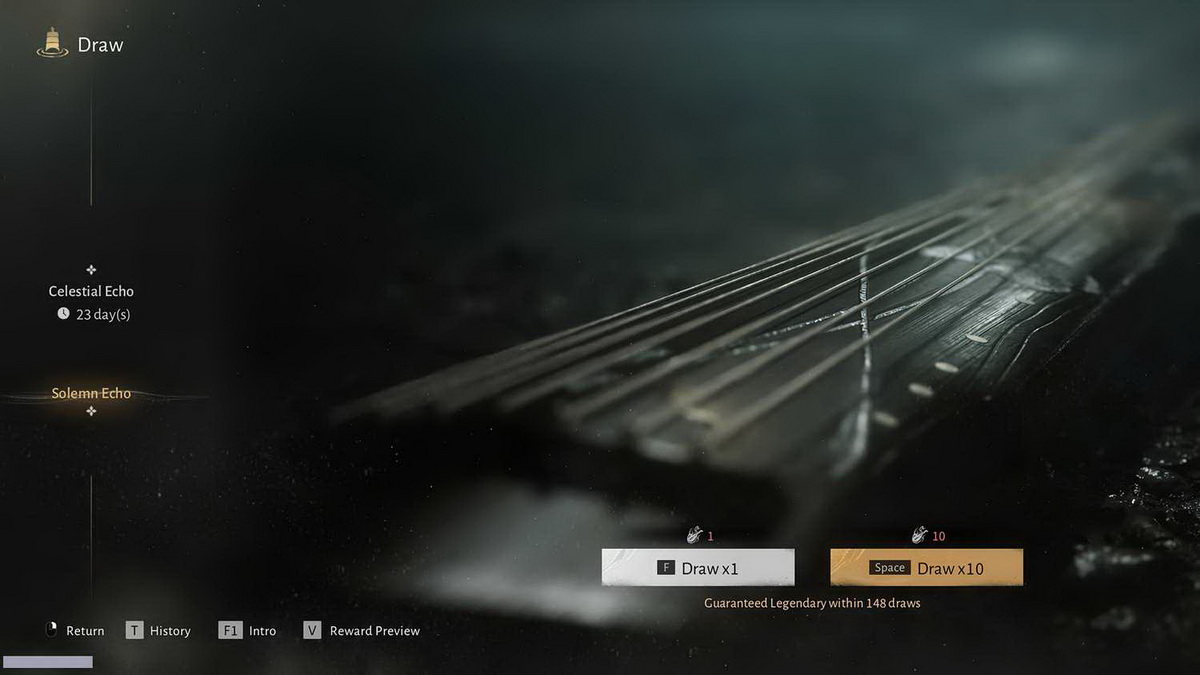Select the Solemn Echo banner
The width and height of the screenshot is (1200, 675).
click(x=91, y=394)
